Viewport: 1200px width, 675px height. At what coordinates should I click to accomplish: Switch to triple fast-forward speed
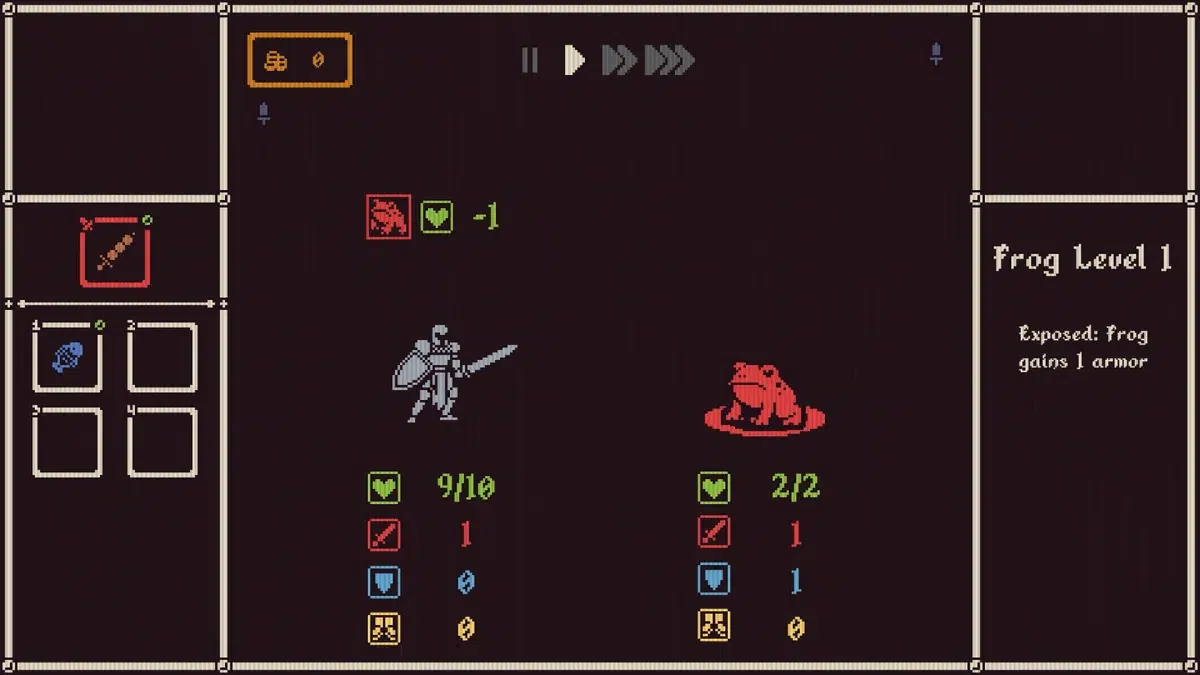pos(669,61)
